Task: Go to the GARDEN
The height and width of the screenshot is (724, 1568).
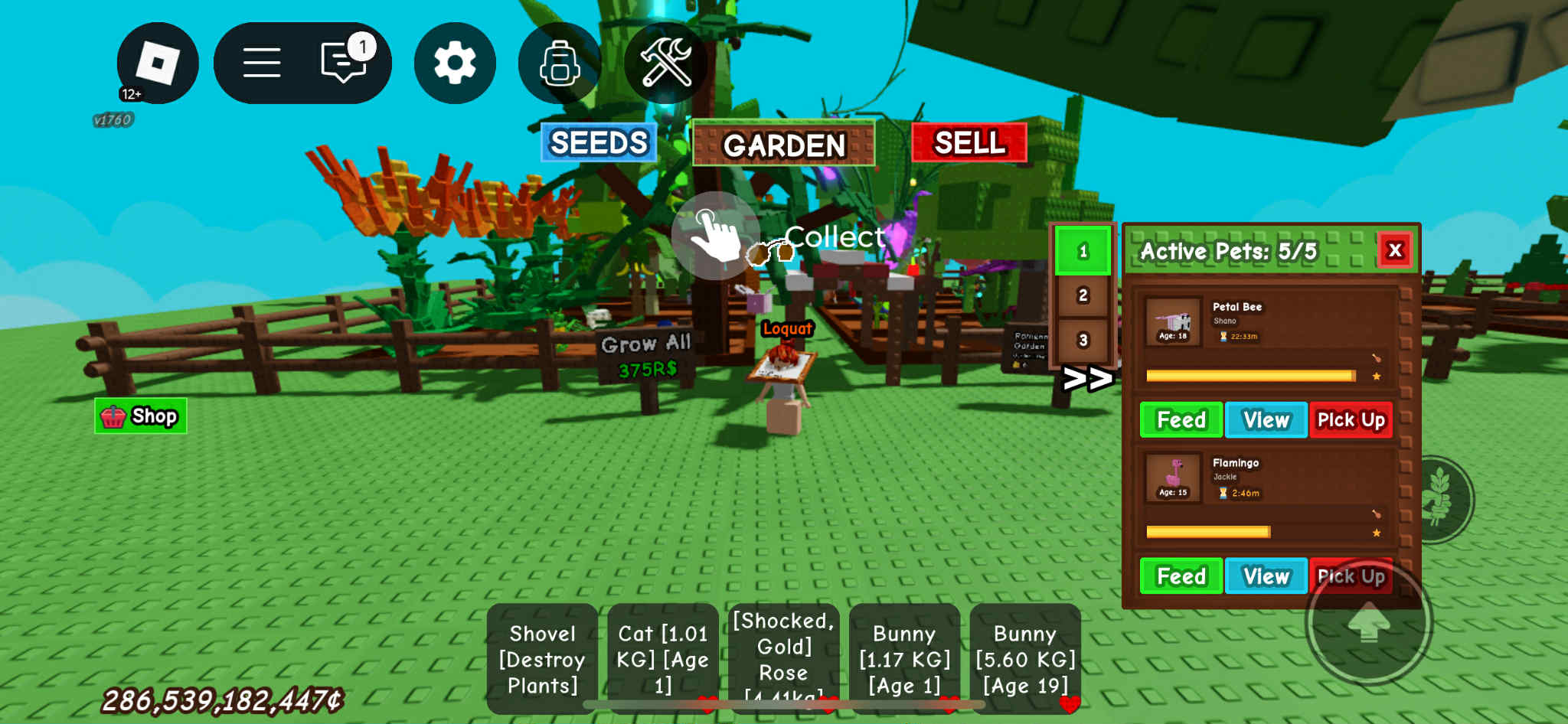Action: [x=783, y=144]
